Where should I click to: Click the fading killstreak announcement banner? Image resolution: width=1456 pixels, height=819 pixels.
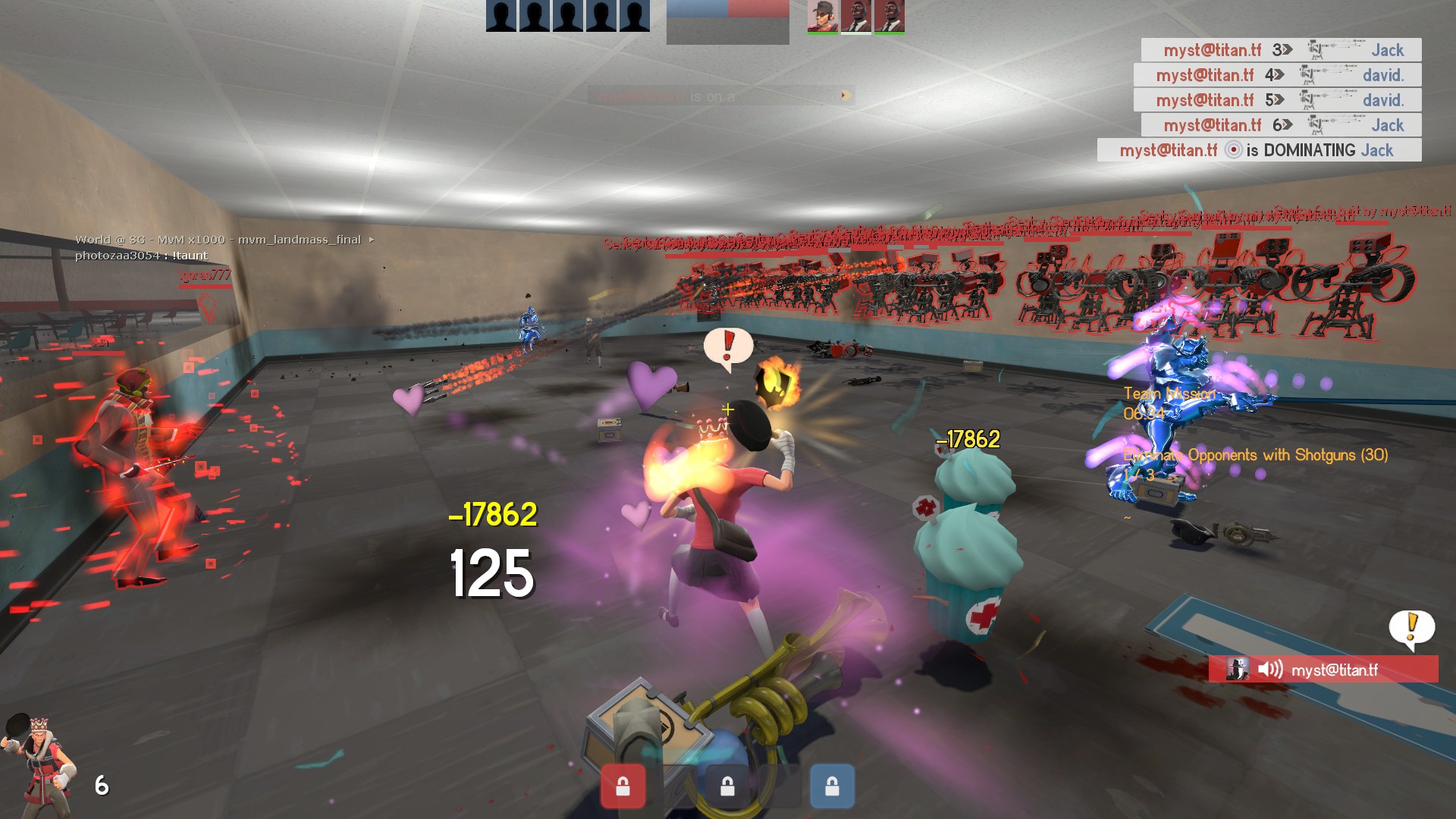click(x=720, y=96)
